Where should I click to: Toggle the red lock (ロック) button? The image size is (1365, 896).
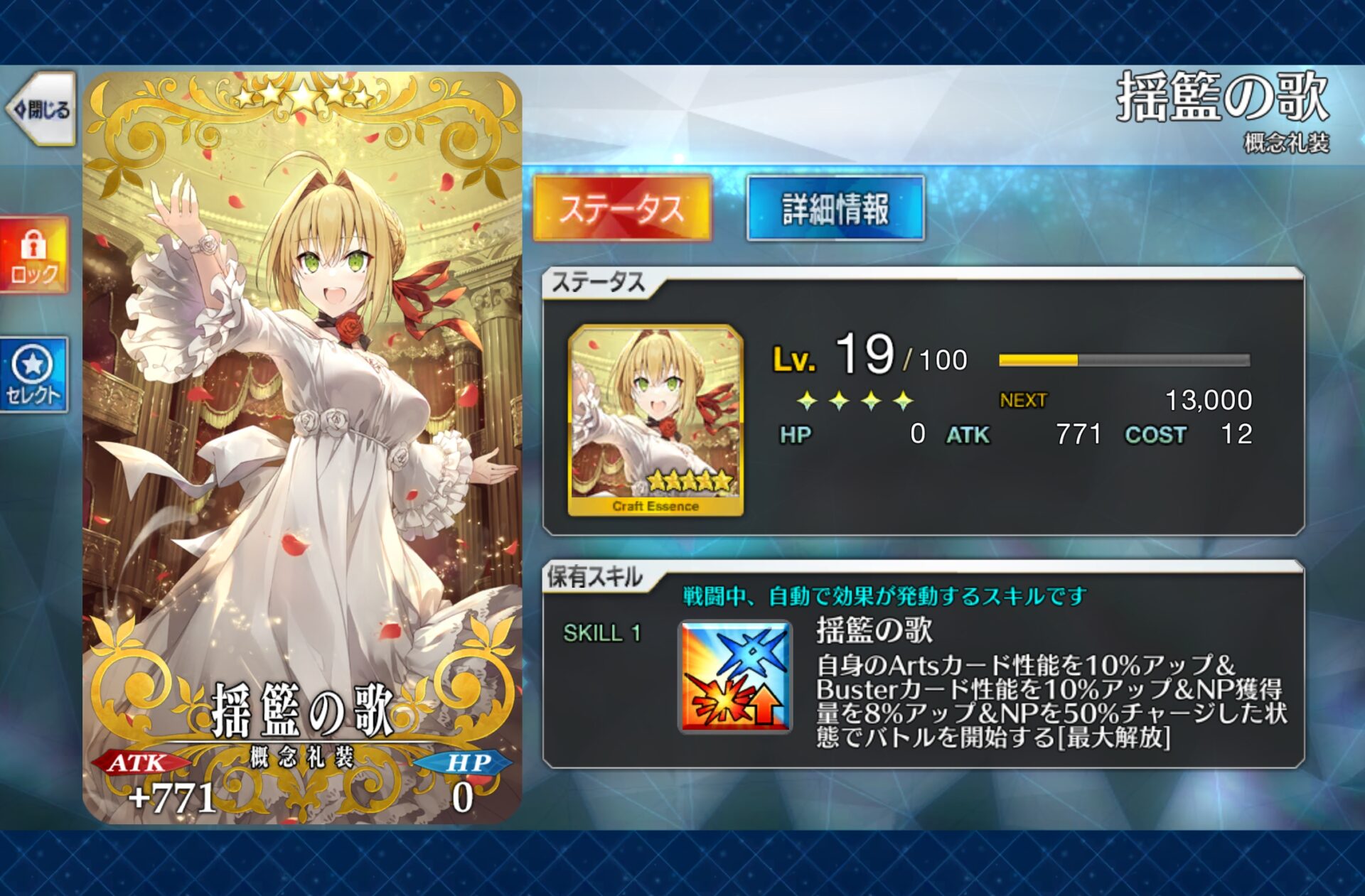(34, 256)
